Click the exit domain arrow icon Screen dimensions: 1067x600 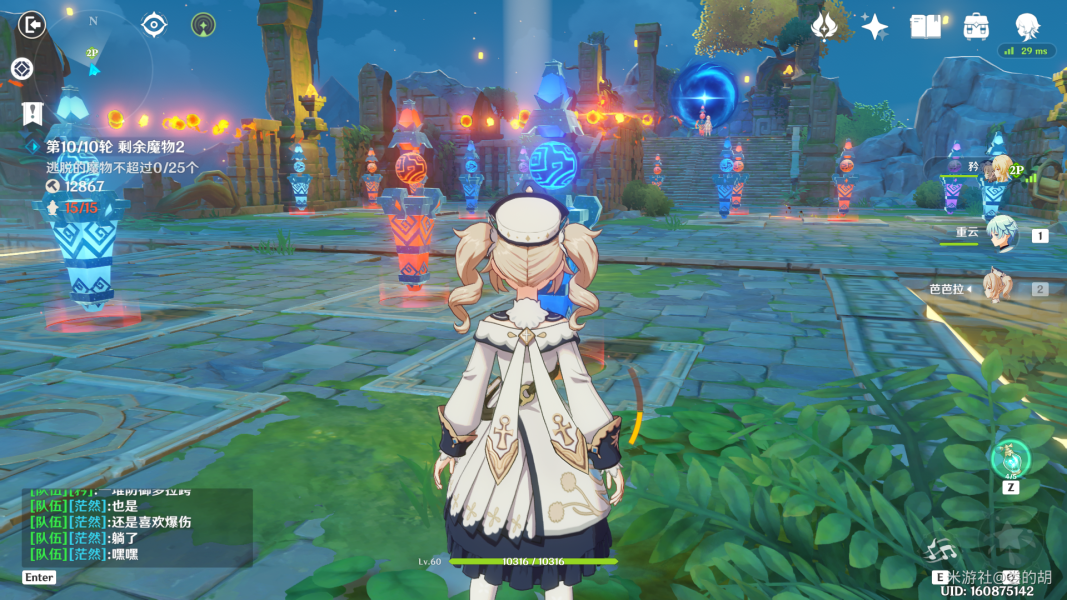(32, 24)
